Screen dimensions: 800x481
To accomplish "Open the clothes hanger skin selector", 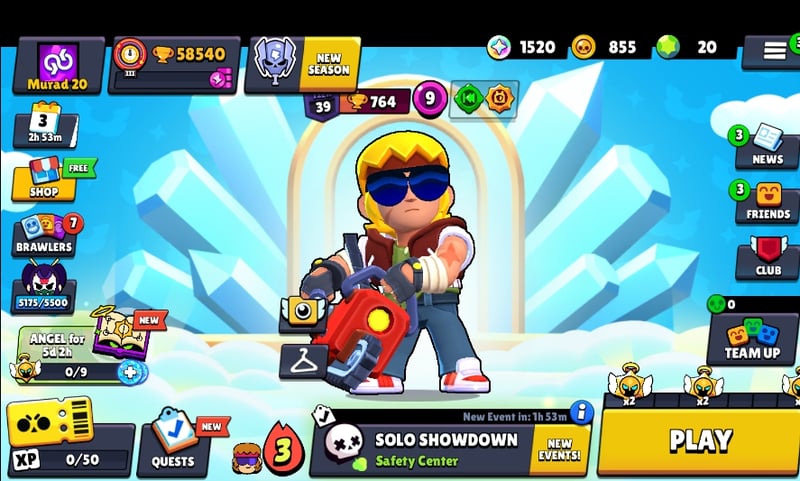I will pyautogui.click(x=303, y=360).
